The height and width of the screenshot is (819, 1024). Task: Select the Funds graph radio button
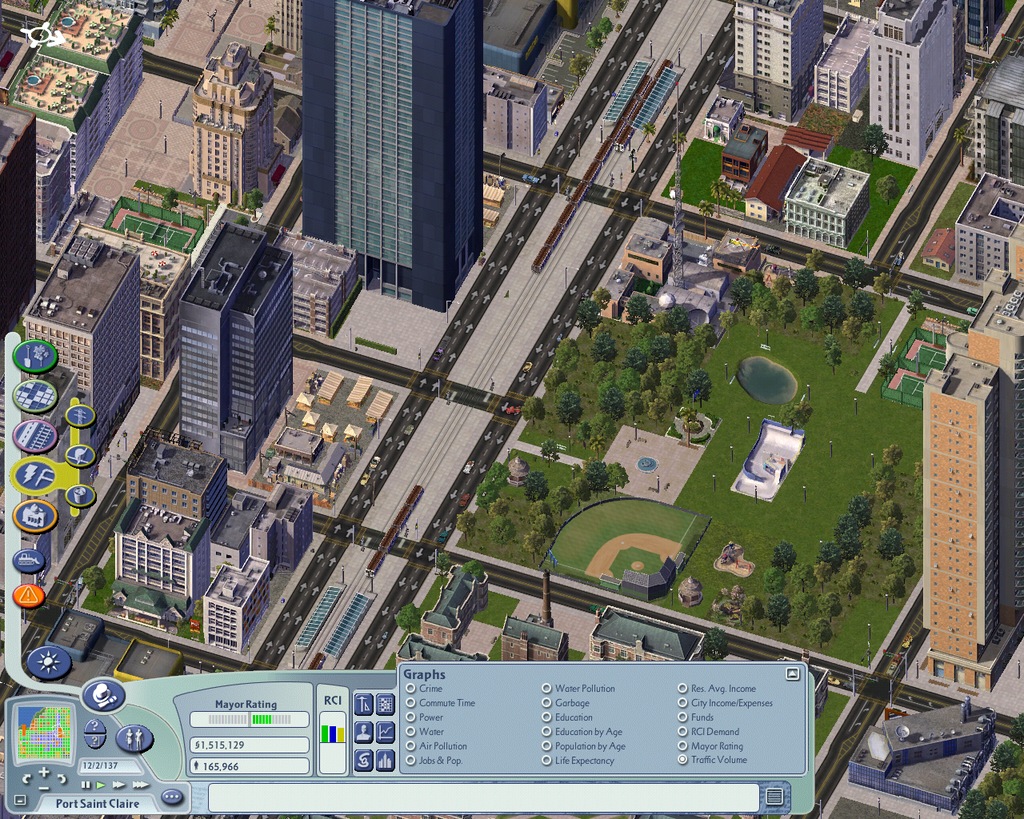[683, 717]
